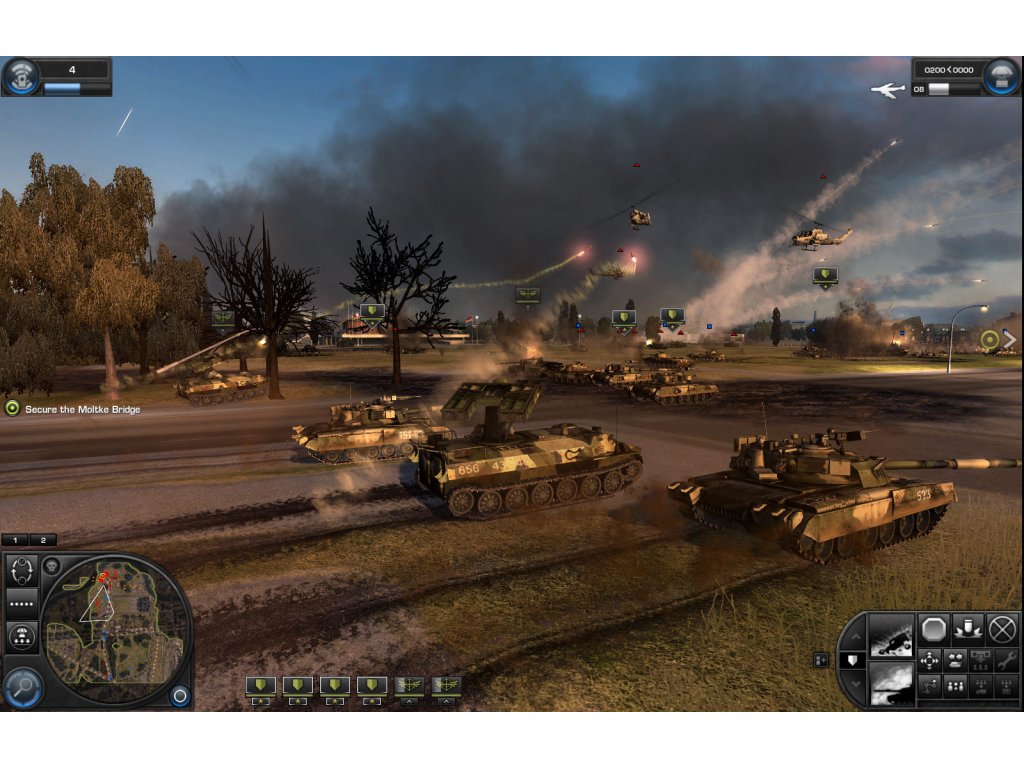Viewport: 1024px width, 768px height.
Task: Open the reinforcements paradrop button
Action: coord(22,637)
